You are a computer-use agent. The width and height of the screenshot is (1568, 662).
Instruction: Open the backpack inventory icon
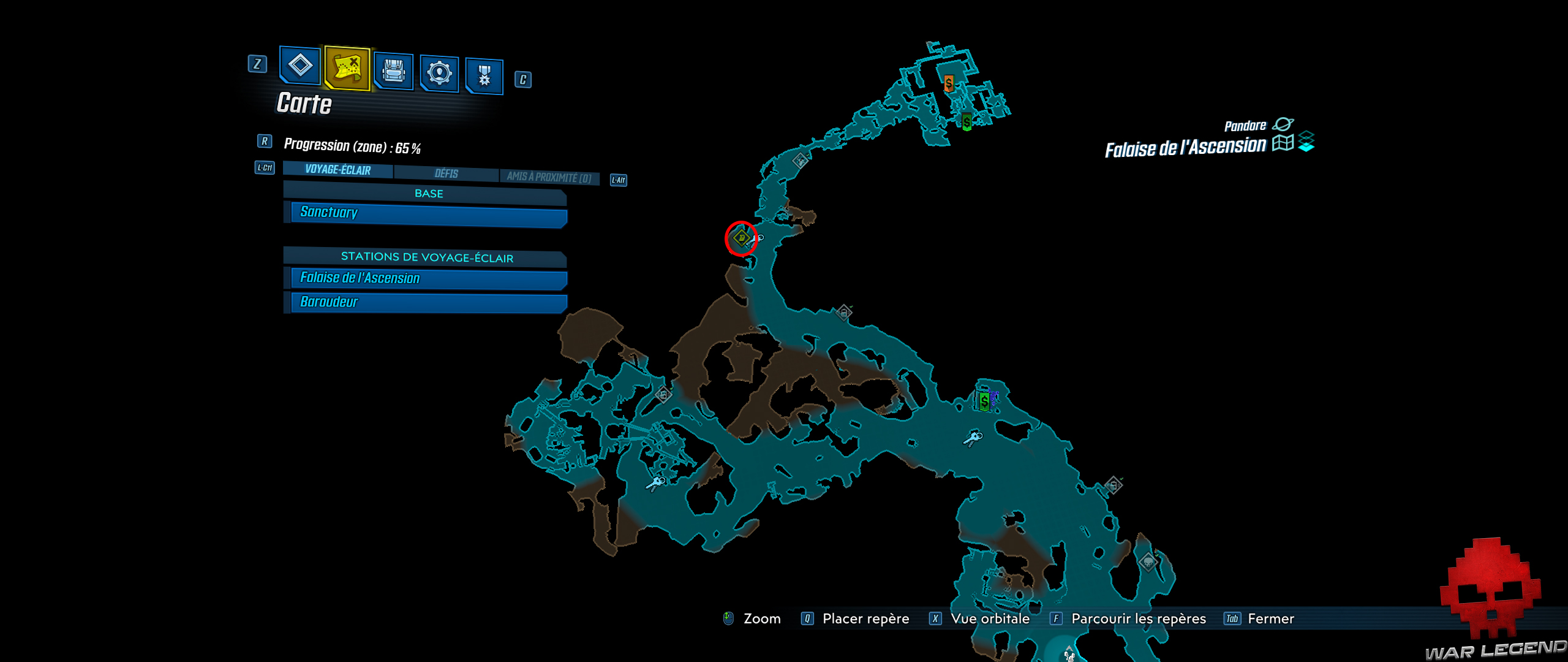coord(394,73)
